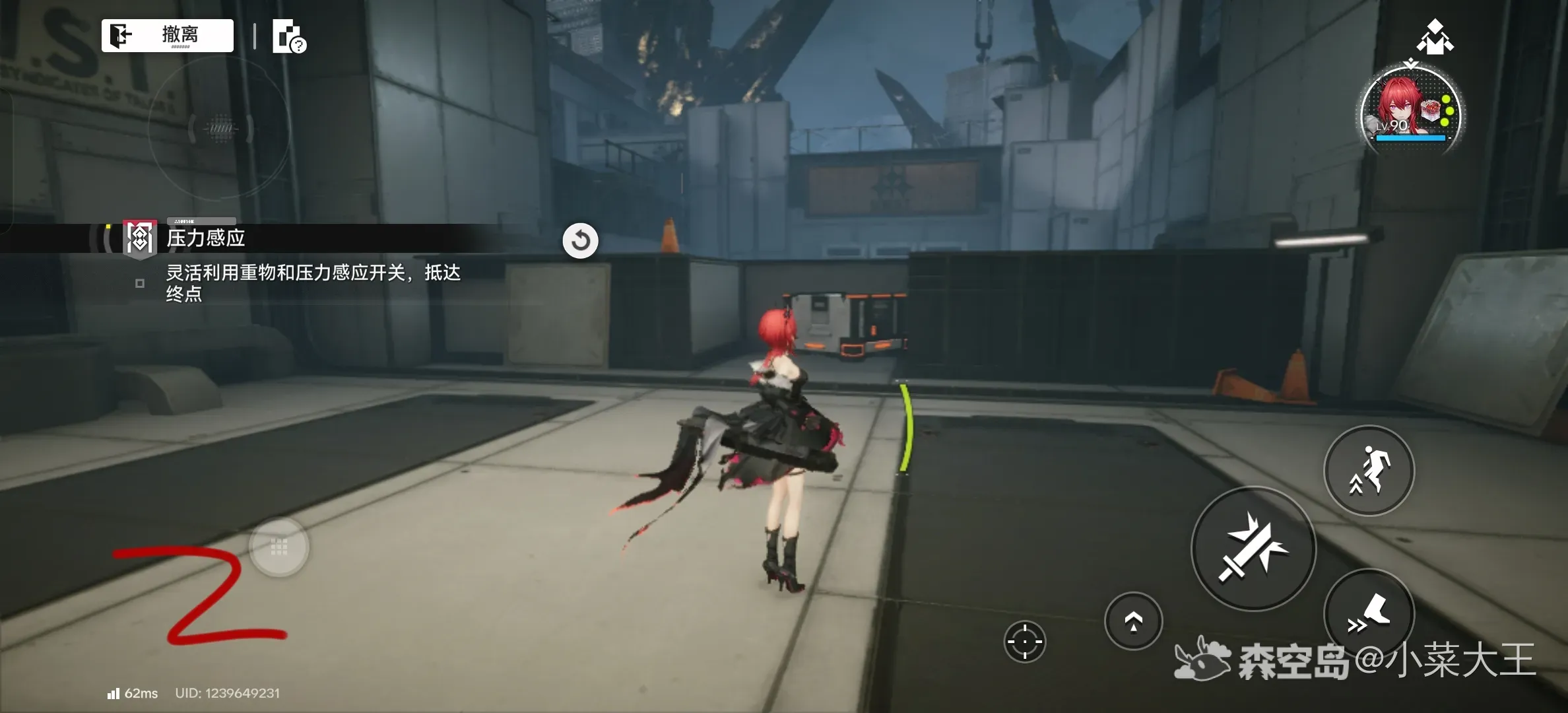Tap the 撤离 evacuate button
Viewport: 1568px width, 713px height.
coord(168,35)
